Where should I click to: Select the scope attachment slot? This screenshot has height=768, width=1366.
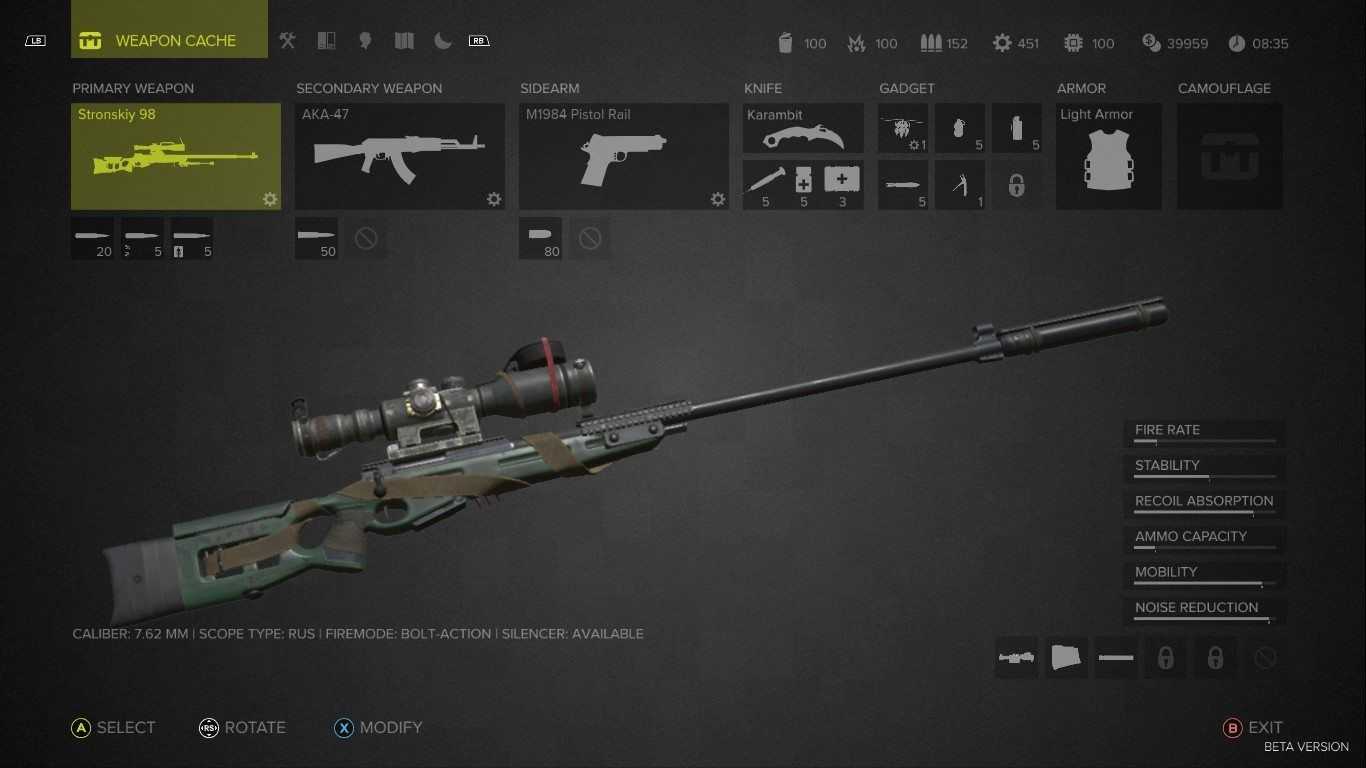(x=1016, y=658)
